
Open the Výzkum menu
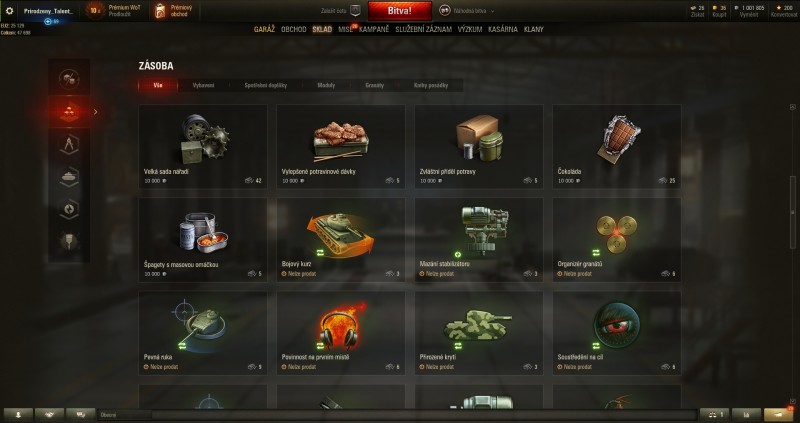coord(470,30)
